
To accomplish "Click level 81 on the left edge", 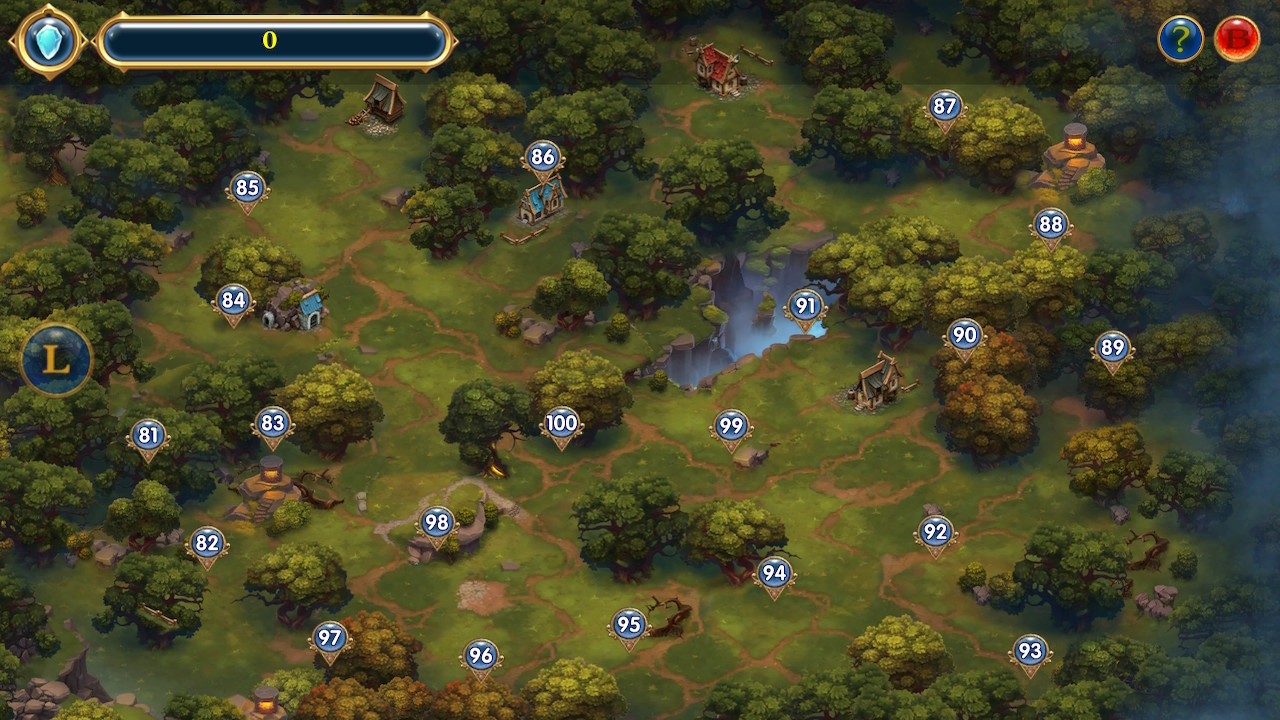I will tap(150, 434).
